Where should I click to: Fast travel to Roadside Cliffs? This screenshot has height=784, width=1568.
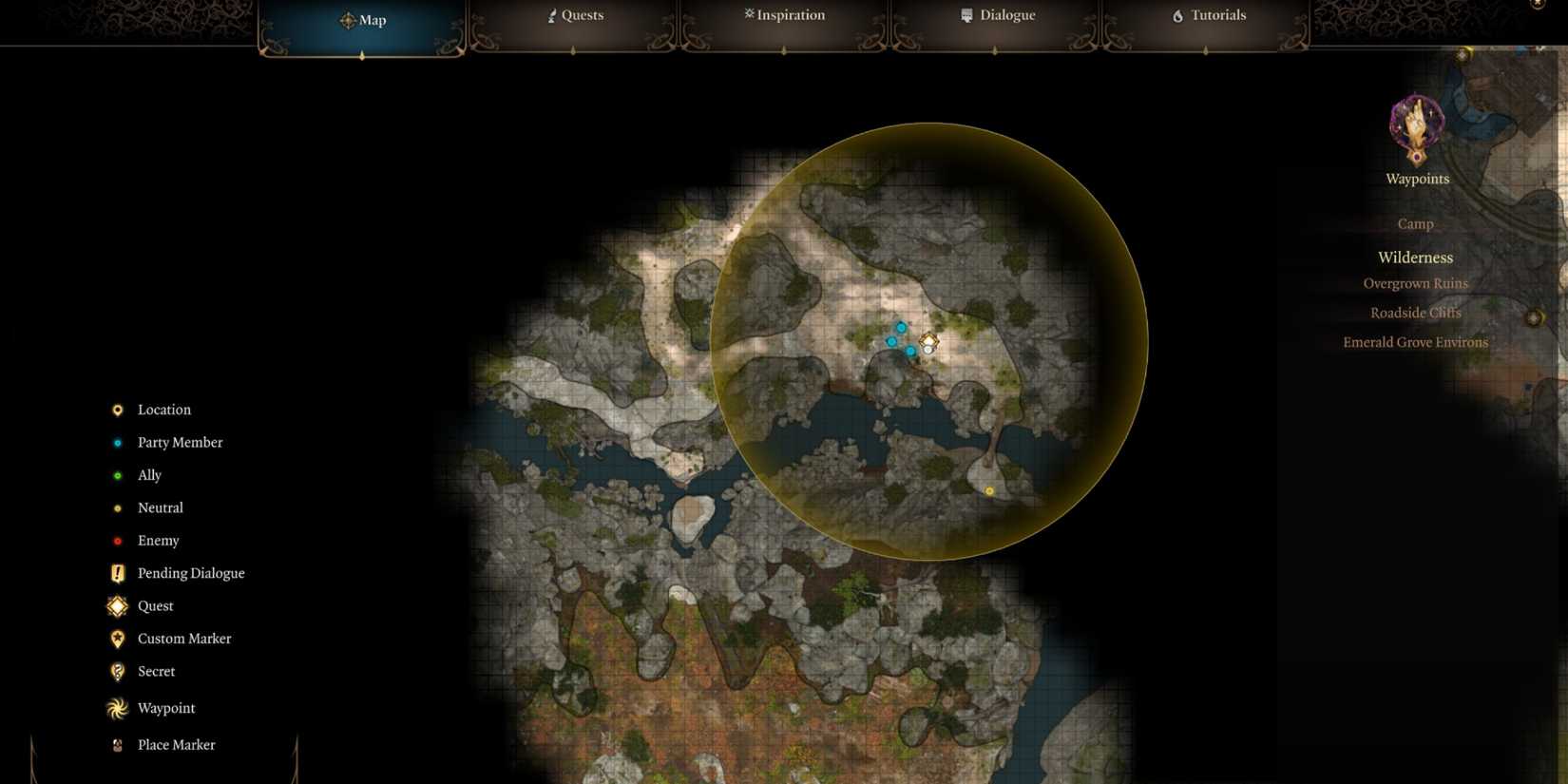click(x=1416, y=313)
